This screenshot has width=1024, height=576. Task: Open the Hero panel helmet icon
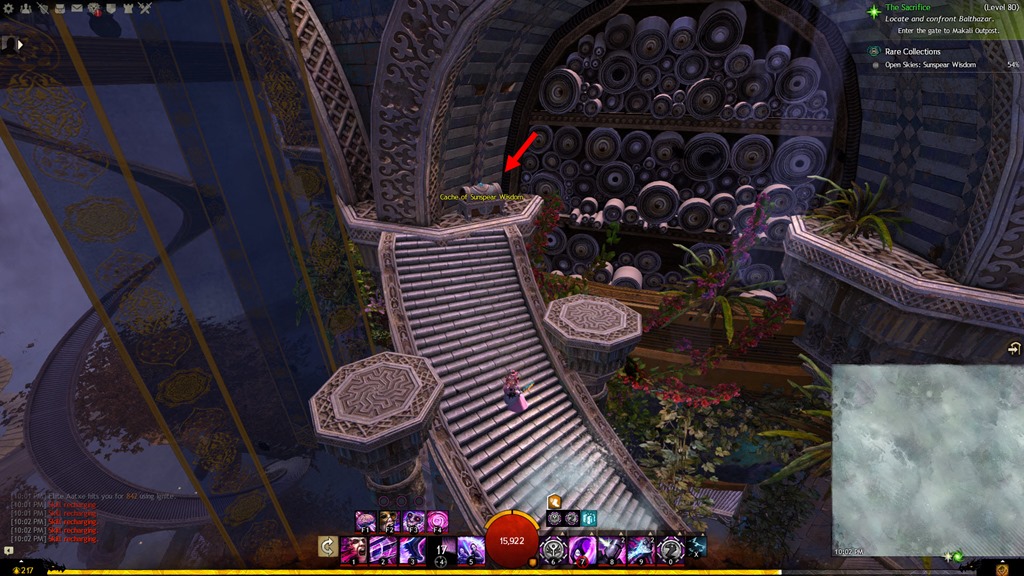click(x=42, y=9)
